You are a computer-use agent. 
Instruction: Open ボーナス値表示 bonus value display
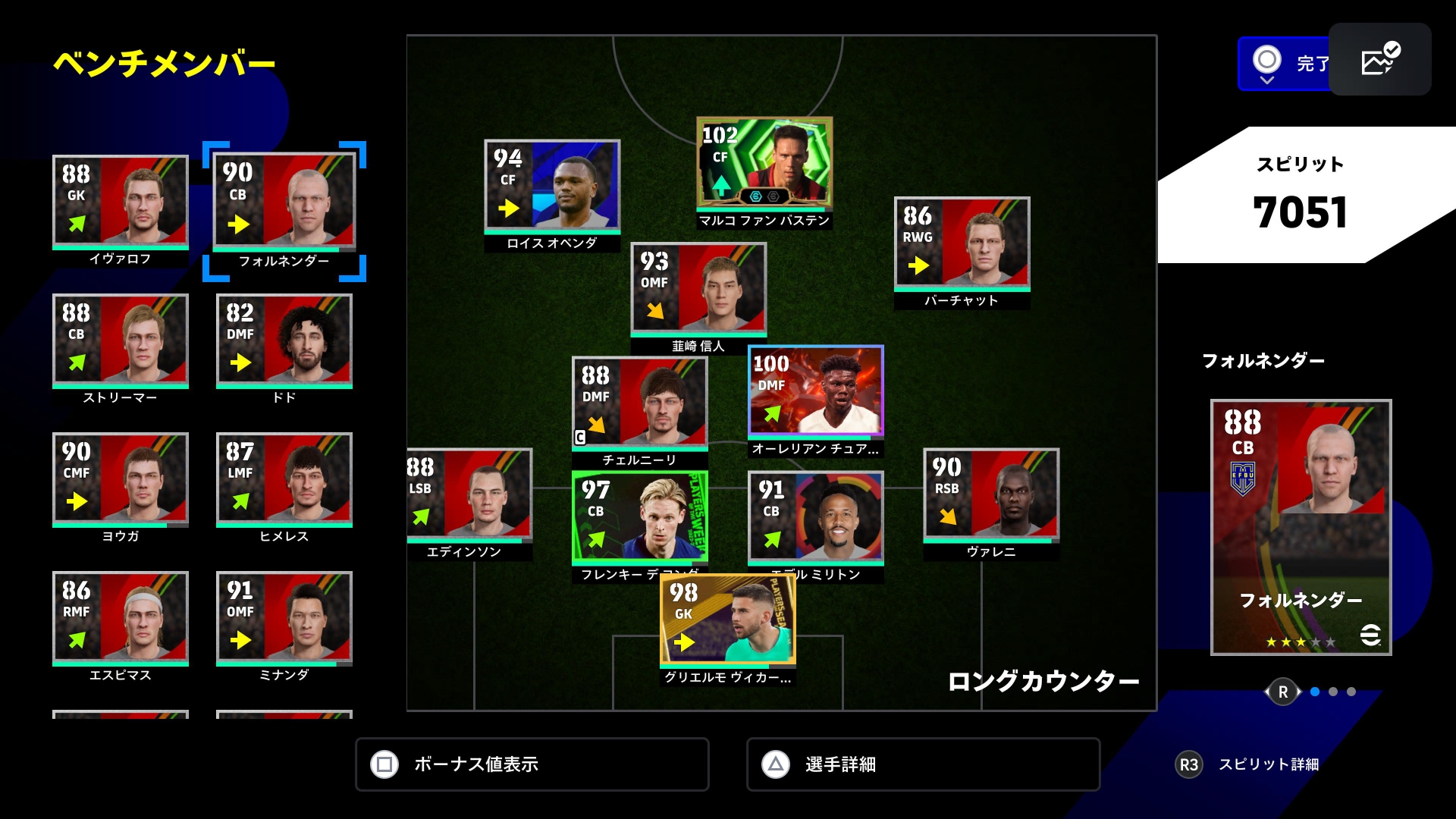point(532,764)
